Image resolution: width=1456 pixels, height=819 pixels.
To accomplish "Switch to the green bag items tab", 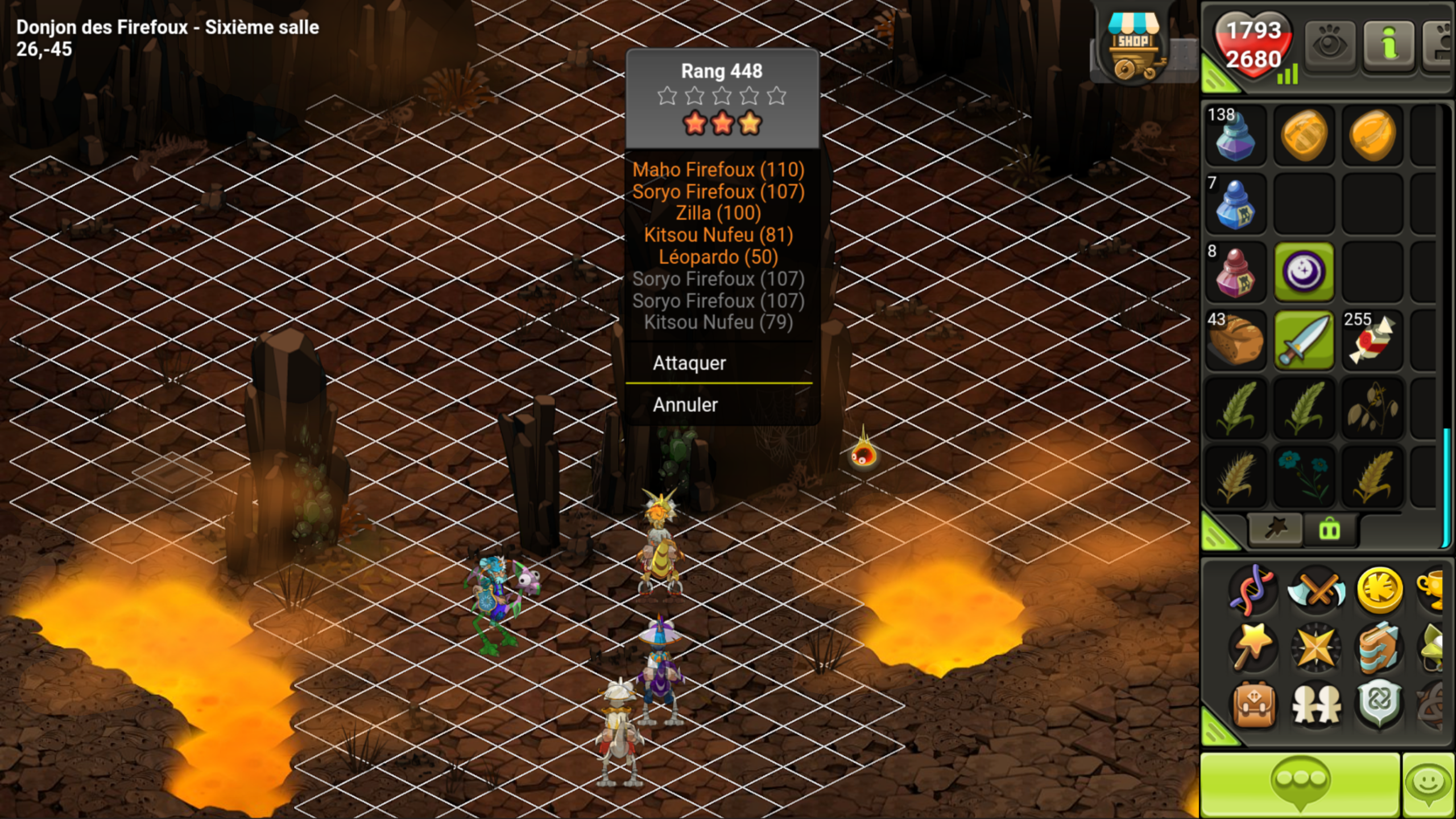I will [1329, 530].
